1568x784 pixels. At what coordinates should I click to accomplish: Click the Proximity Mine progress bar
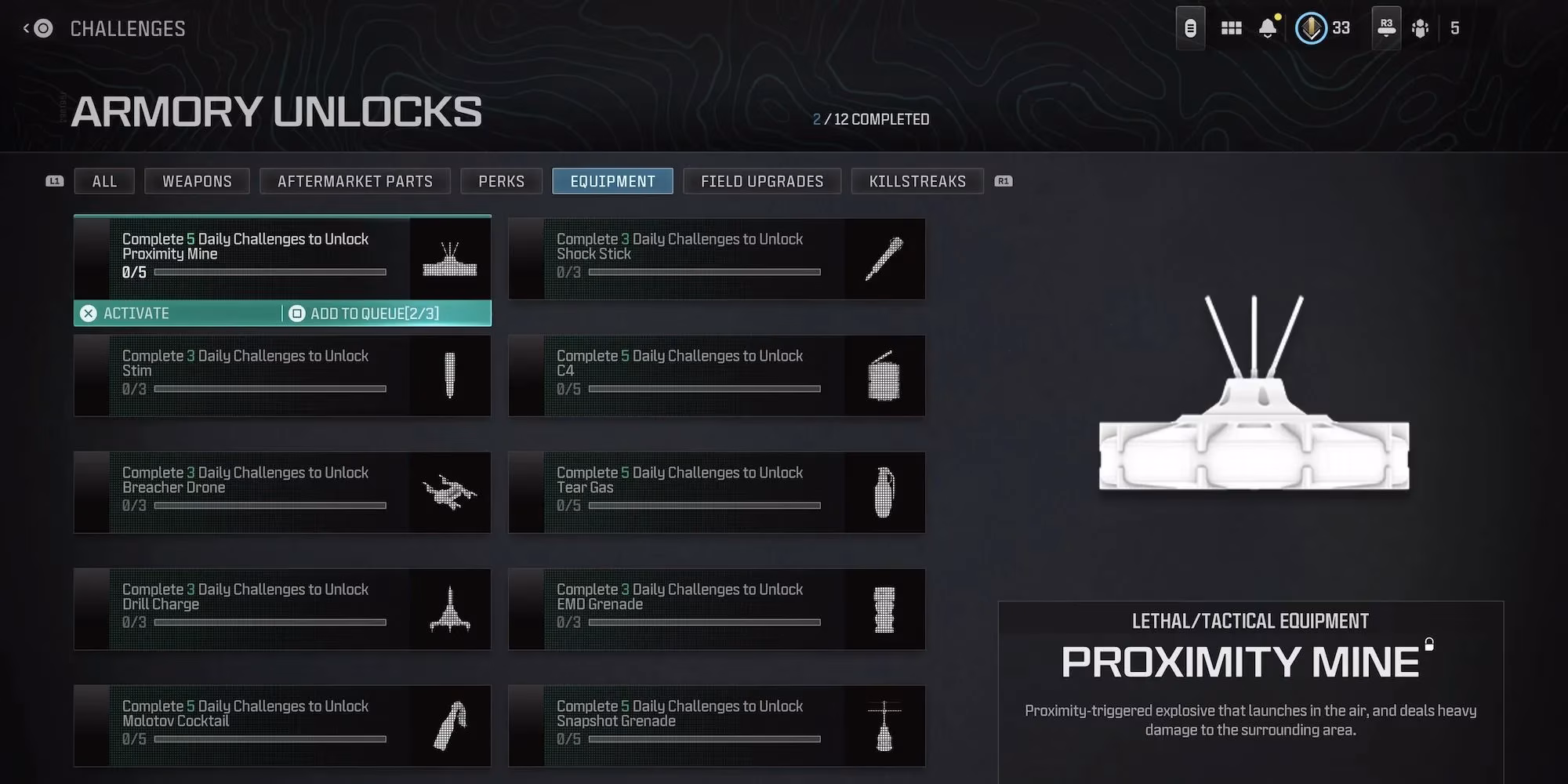pyautogui.click(x=270, y=272)
